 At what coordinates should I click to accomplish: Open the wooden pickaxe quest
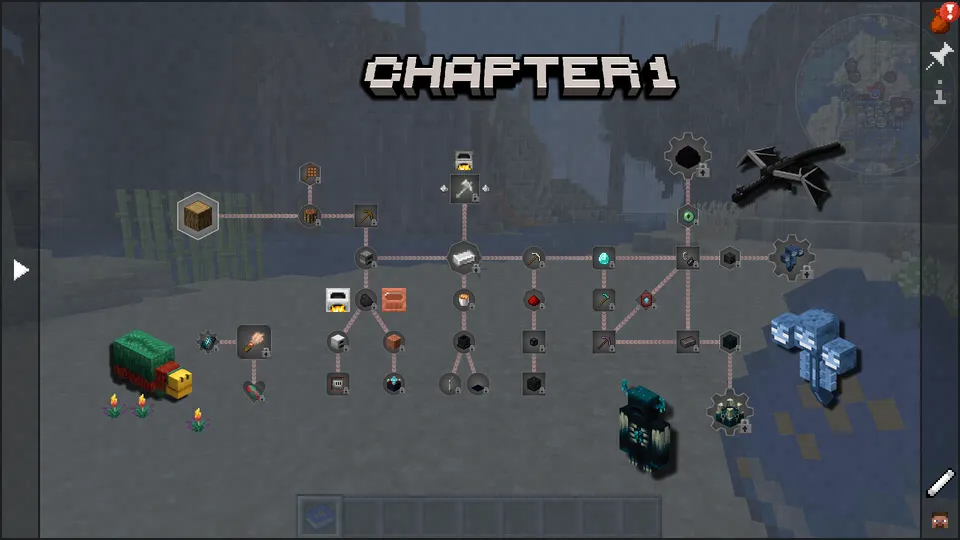pos(366,215)
